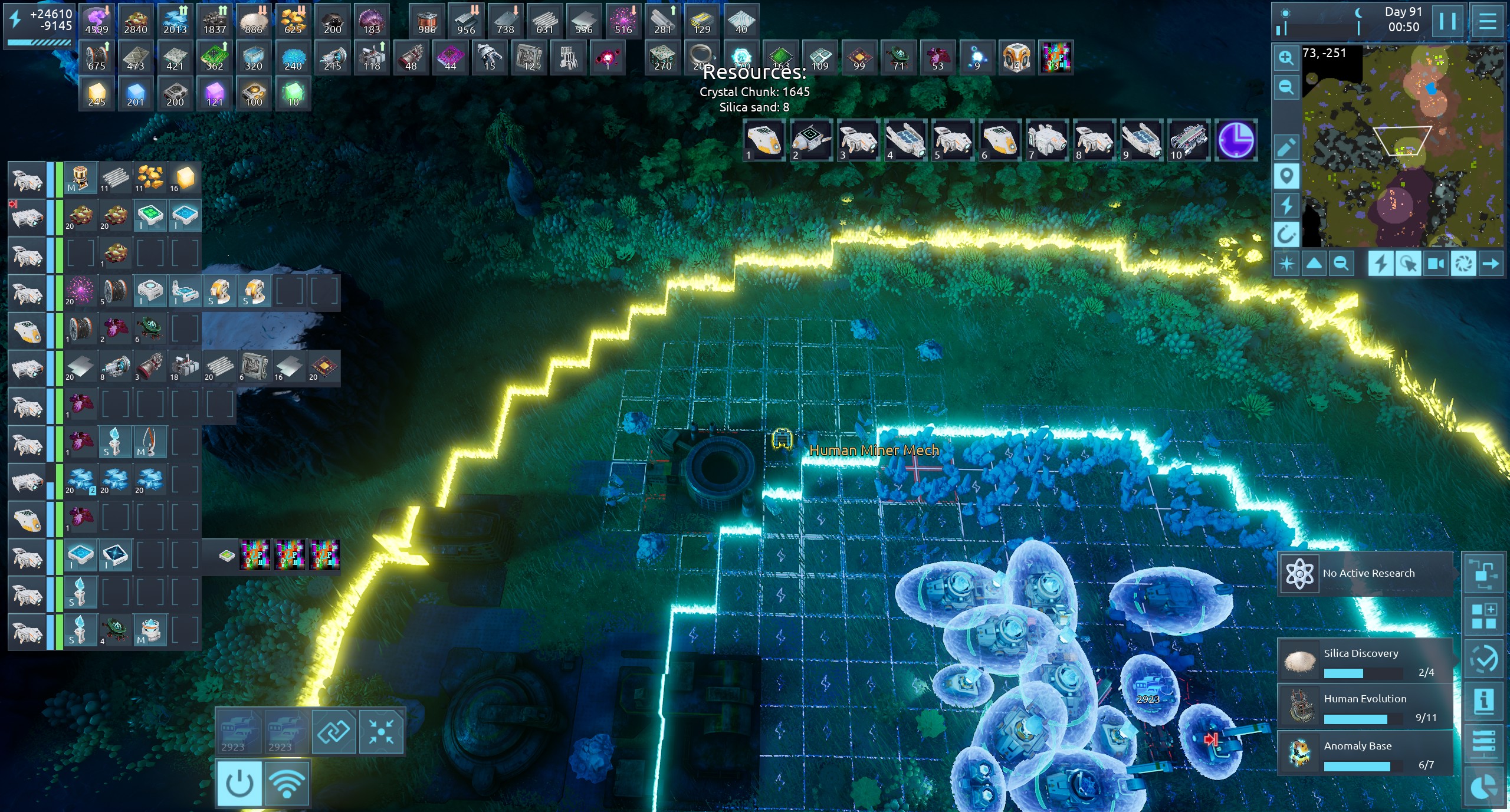Viewport: 1510px width, 812px height.
Task: Zoom in on the minimap
Action: pos(1286,58)
